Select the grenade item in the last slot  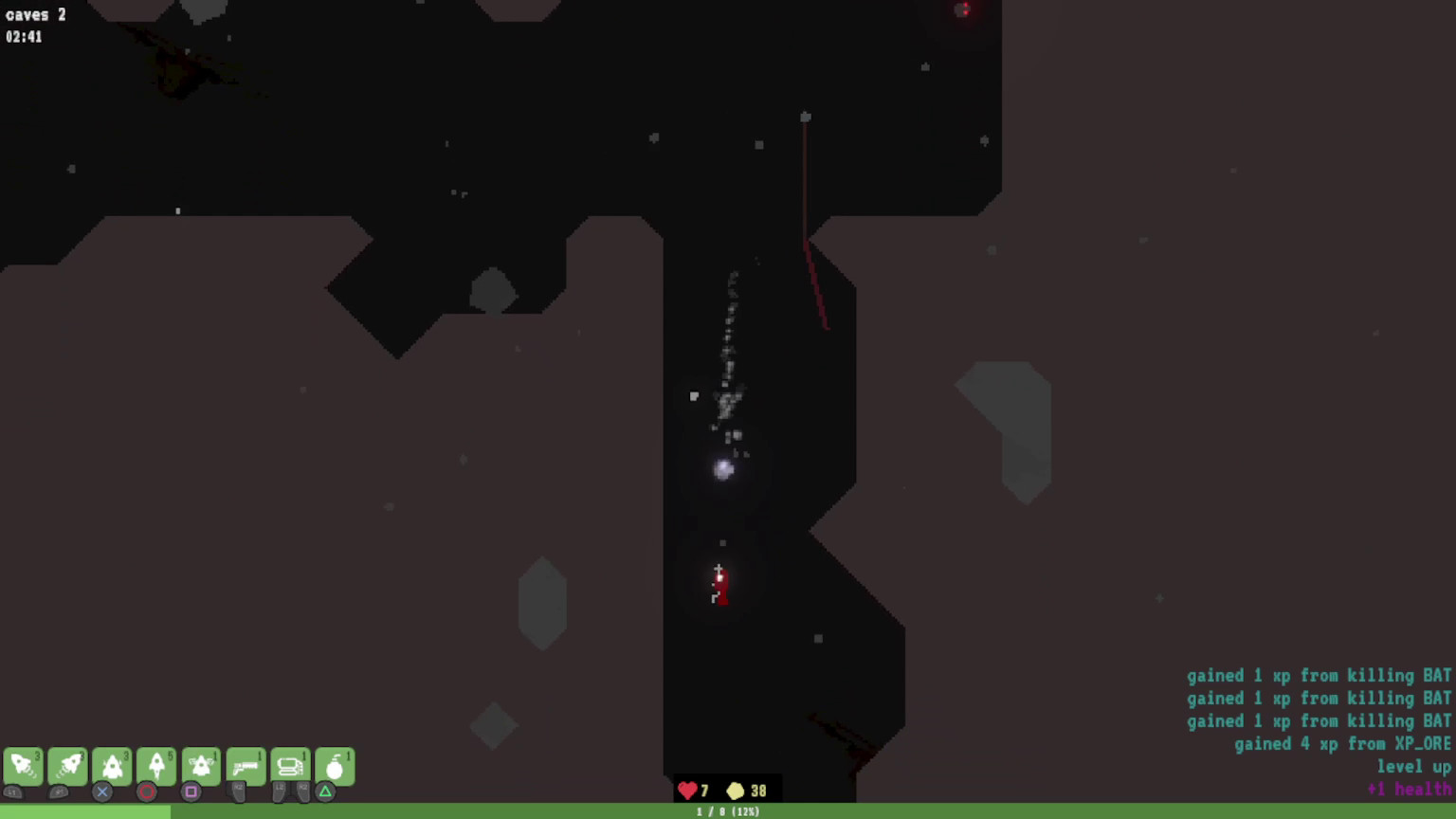(x=336, y=766)
